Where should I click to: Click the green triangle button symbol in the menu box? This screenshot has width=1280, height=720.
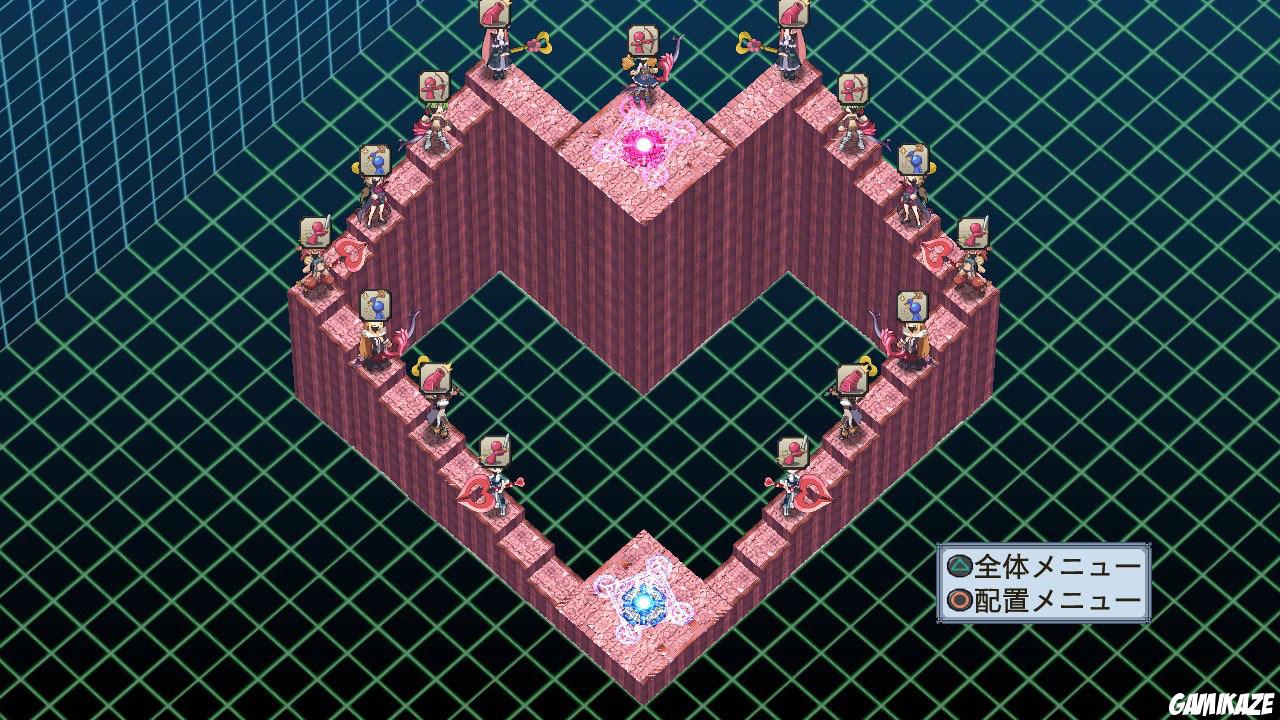(958, 565)
